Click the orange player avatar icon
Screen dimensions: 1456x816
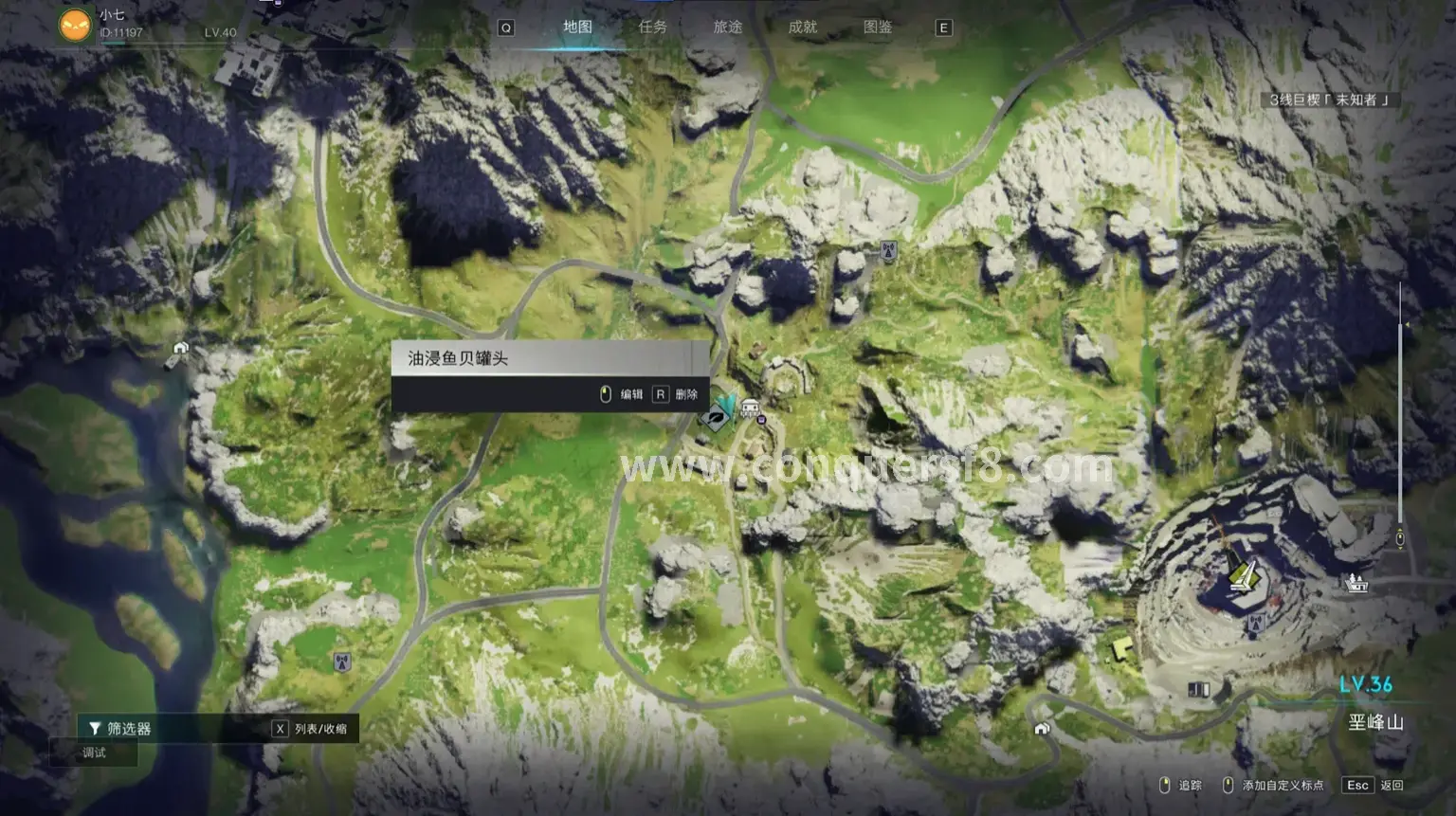tap(75, 25)
